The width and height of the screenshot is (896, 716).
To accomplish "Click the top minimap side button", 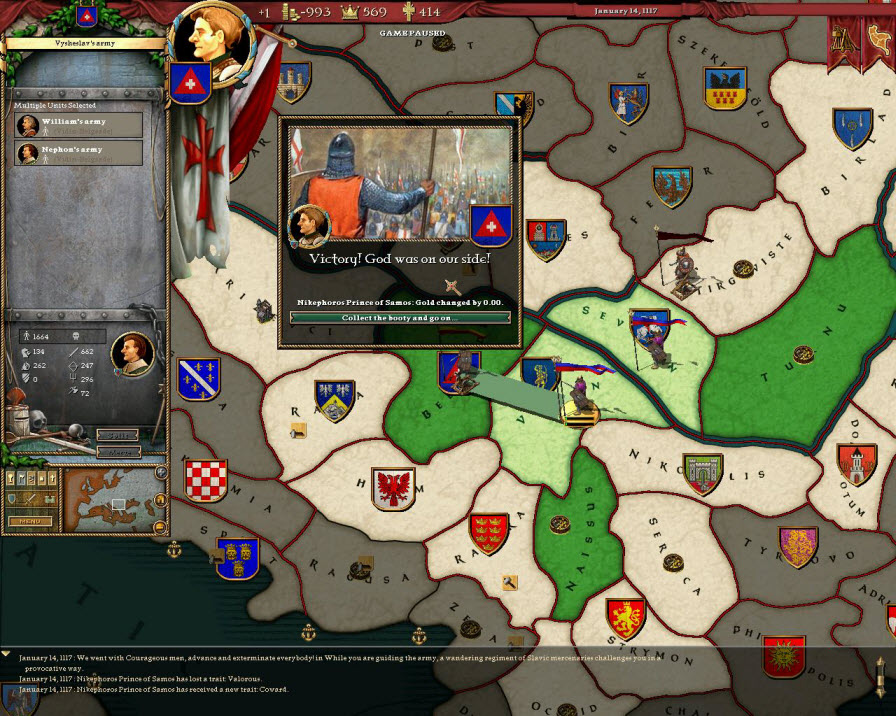I will [160, 473].
